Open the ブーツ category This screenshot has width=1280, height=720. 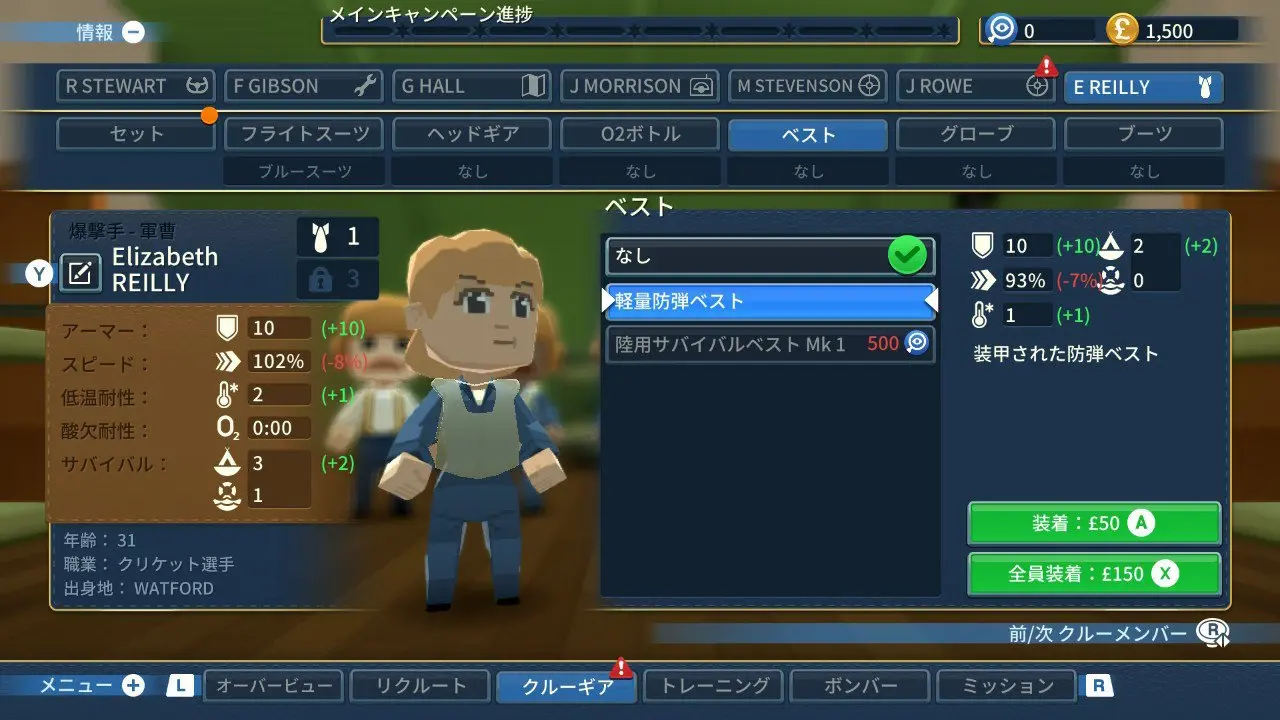1144,134
